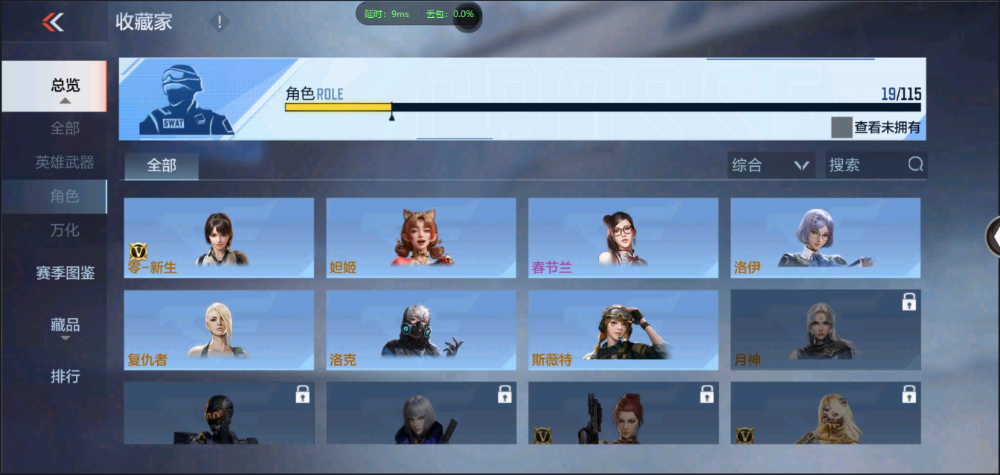
Task: Pick the 春节兰 character card
Action: (x=623, y=238)
